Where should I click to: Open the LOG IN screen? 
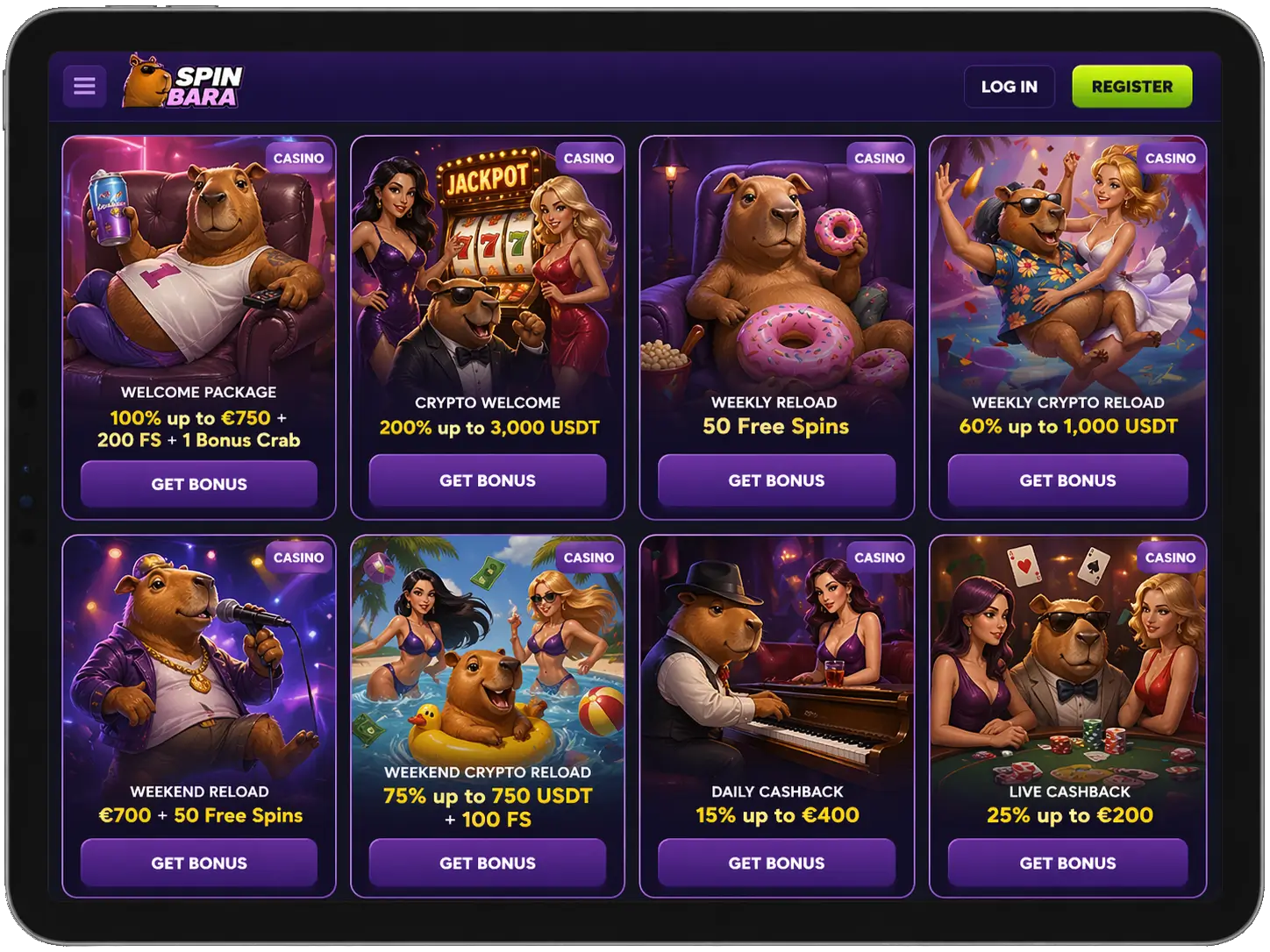pyautogui.click(x=1010, y=86)
